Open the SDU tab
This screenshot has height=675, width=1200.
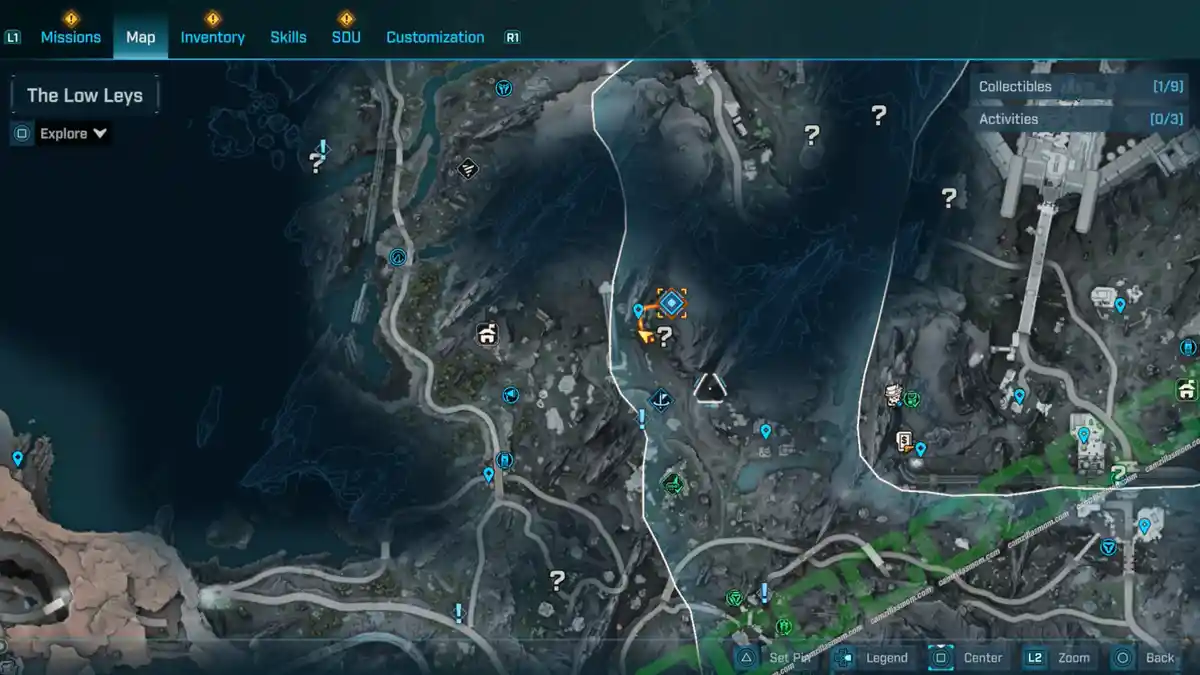point(345,37)
